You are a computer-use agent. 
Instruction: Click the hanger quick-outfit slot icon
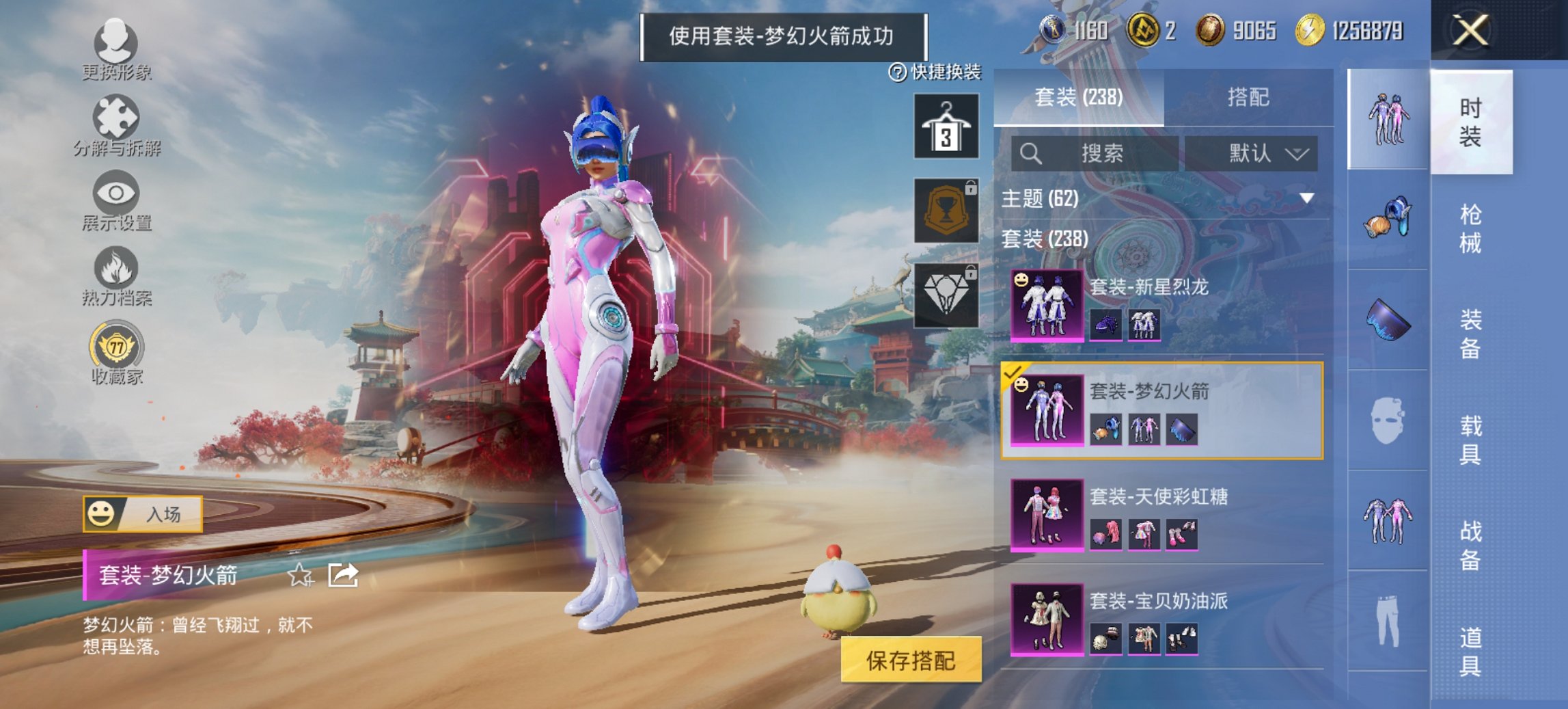[x=946, y=129]
